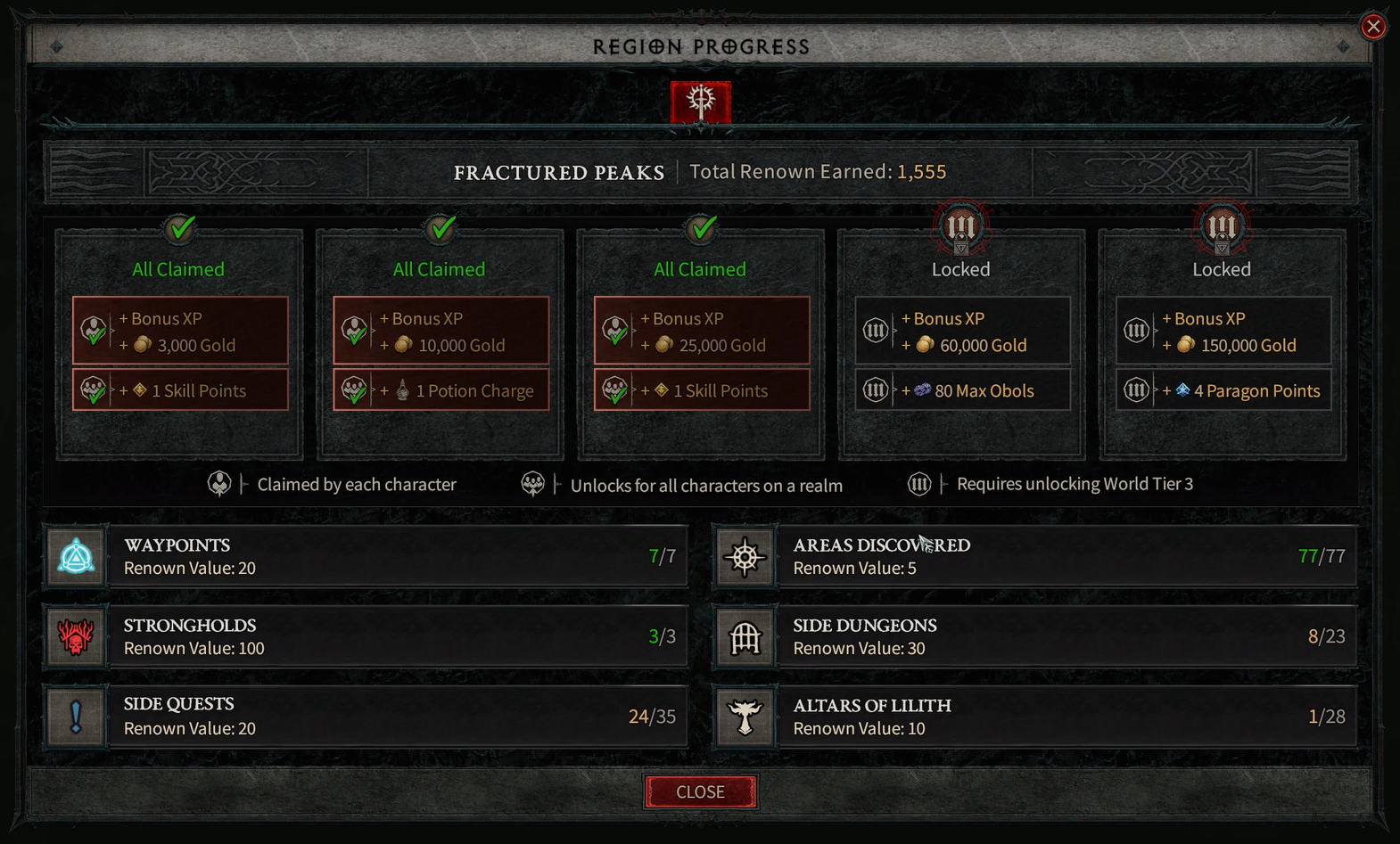Click the 60,000 Gold locked reward
1400x844 pixels.
coord(963,332)
